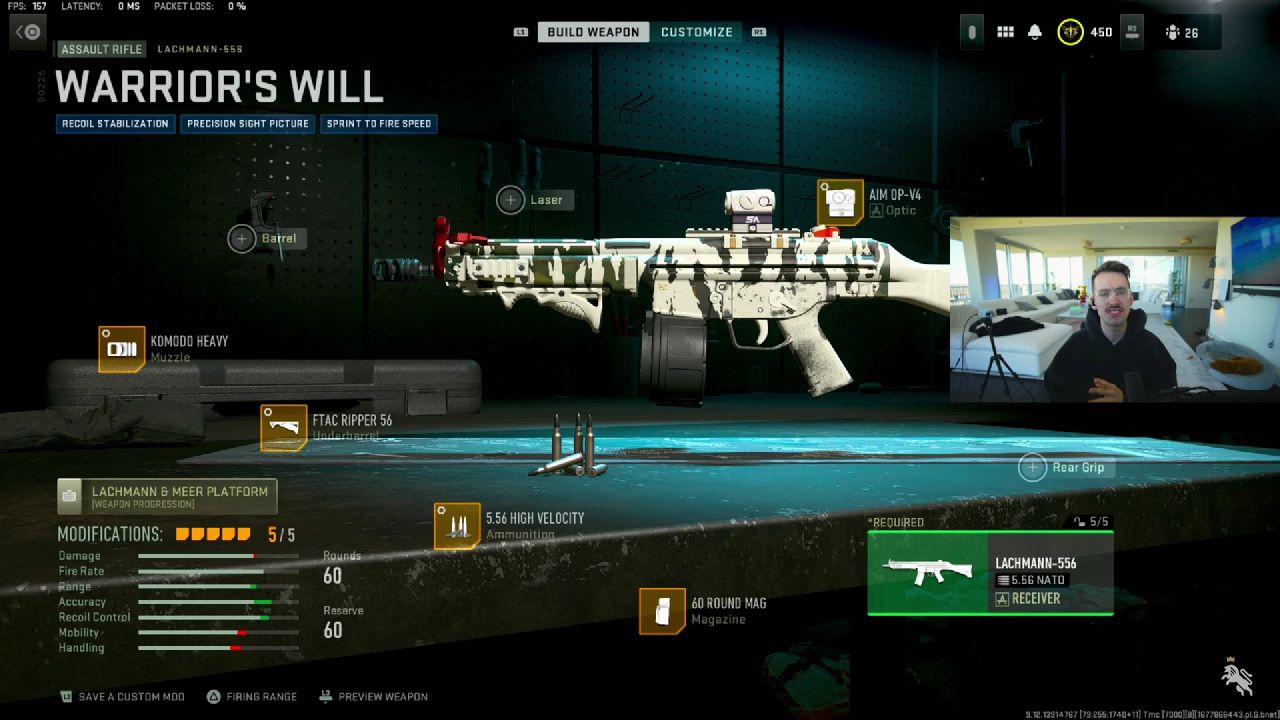Click the 5.56 High Velocity ammunition icon
Image resolution: width=1280 pixels, height=720 pixels.
tap(458, 526)
